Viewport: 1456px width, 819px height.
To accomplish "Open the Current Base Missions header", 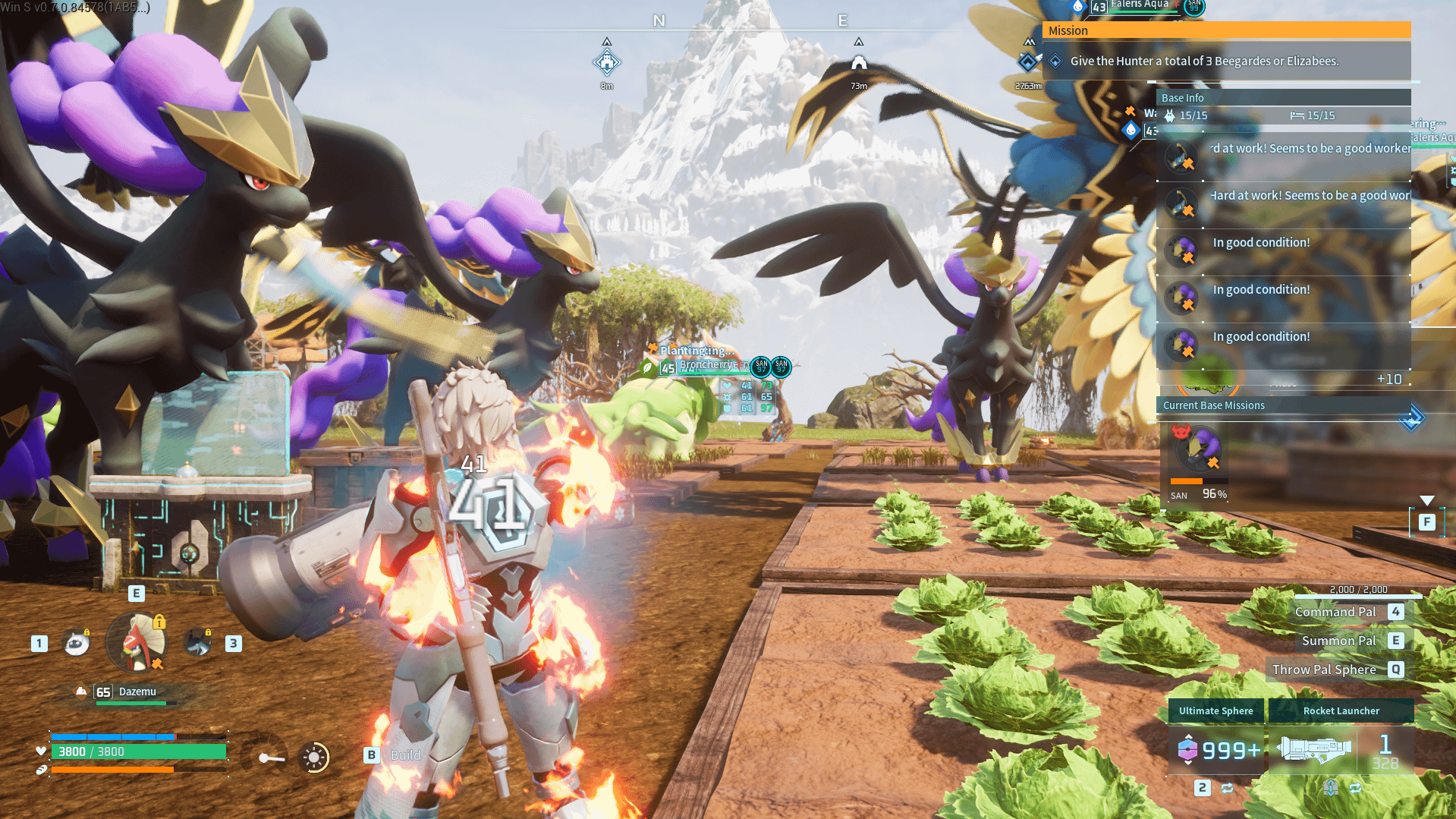I will click(1282, 405).
